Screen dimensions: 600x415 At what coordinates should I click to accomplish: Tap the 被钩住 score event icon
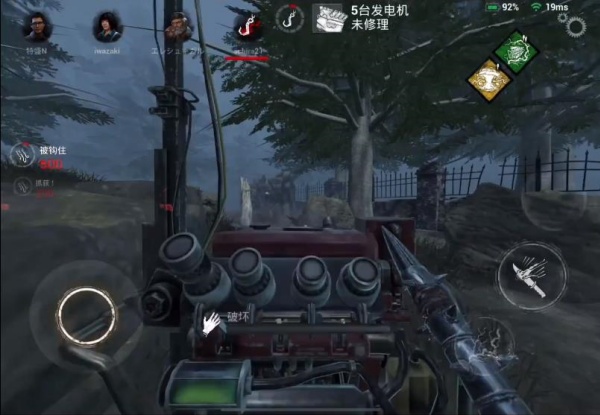(x=23, y=154)
